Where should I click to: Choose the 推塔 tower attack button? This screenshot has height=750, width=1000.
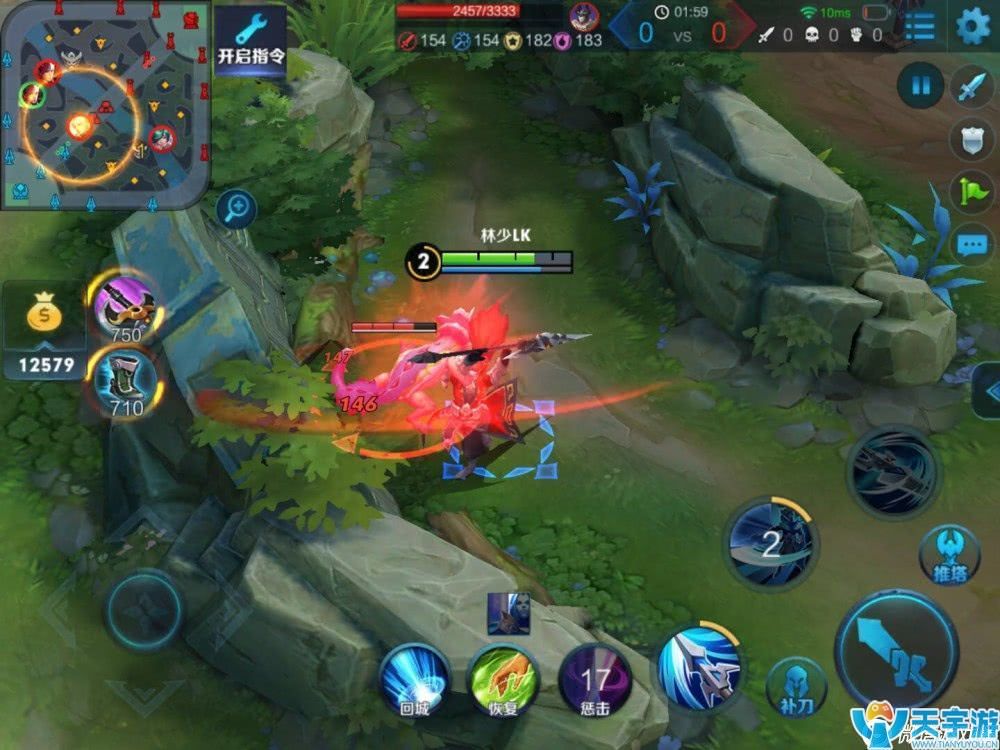pos(948,555)
